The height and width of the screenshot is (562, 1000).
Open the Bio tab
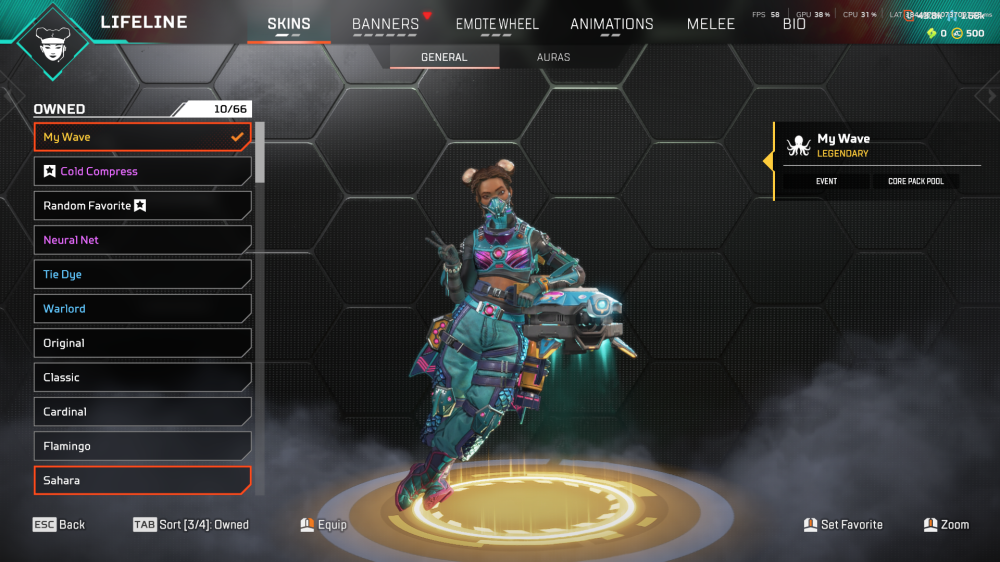(x=794, y=24)
